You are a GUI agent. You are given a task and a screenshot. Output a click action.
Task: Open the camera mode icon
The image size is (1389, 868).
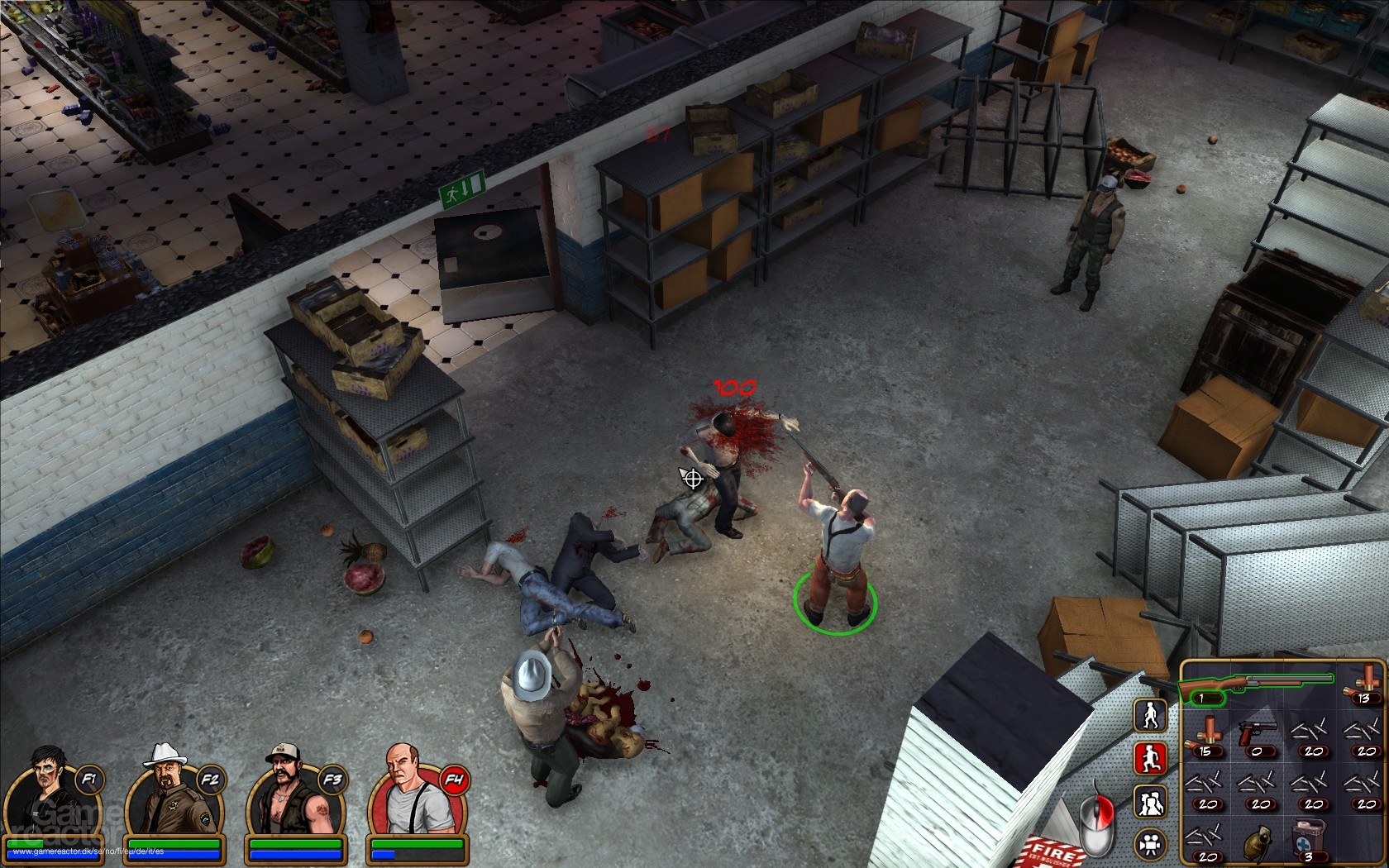tap(1149, 842)
